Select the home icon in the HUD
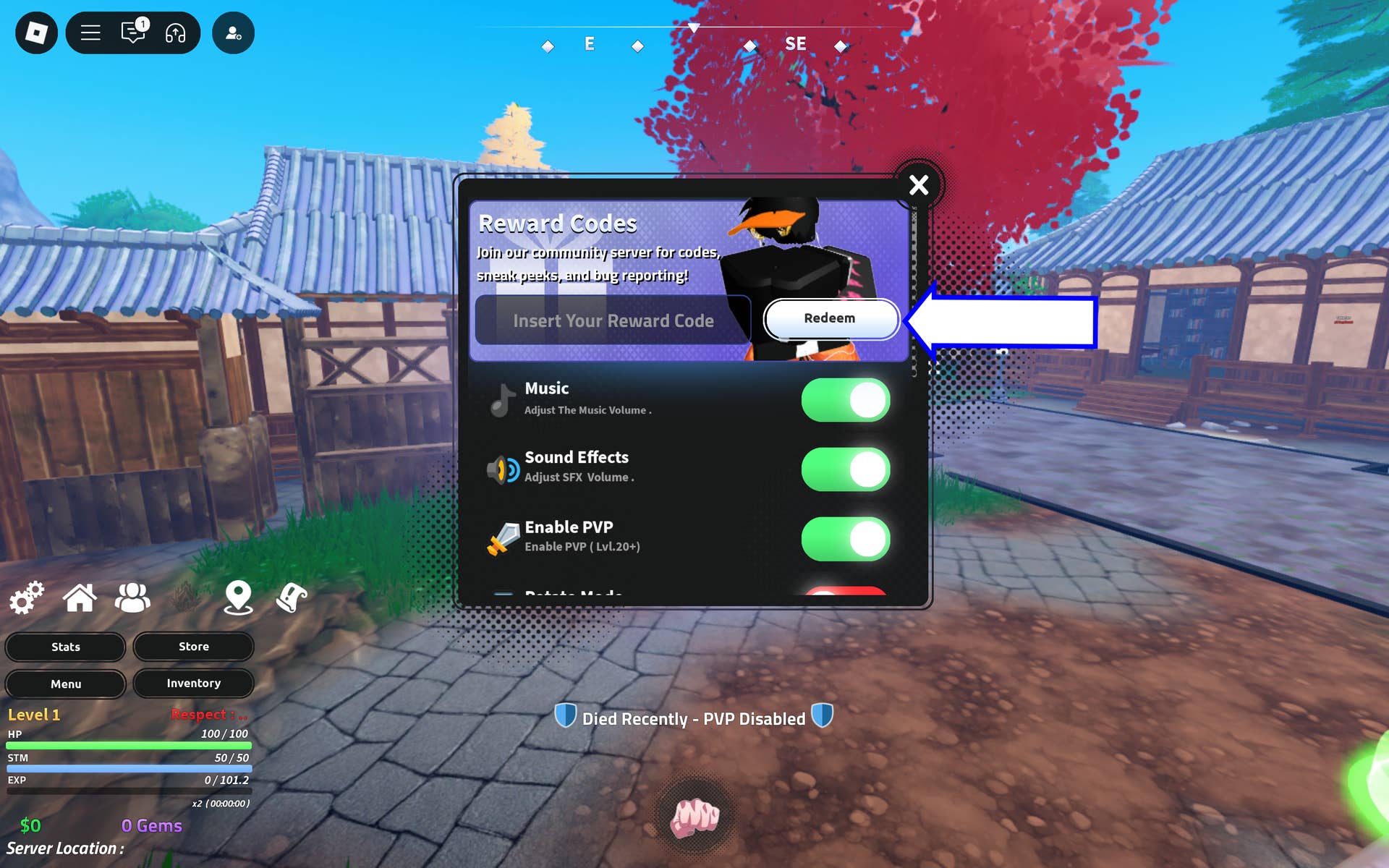1389x868 pixels. pos(80,597)
